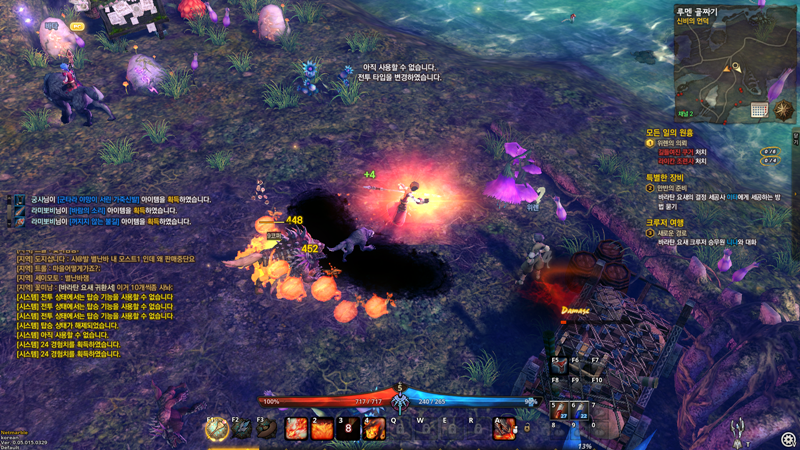The image size is (800, 450).
Task: Activate the skill bound to the A key
Action: coord(504,430)
